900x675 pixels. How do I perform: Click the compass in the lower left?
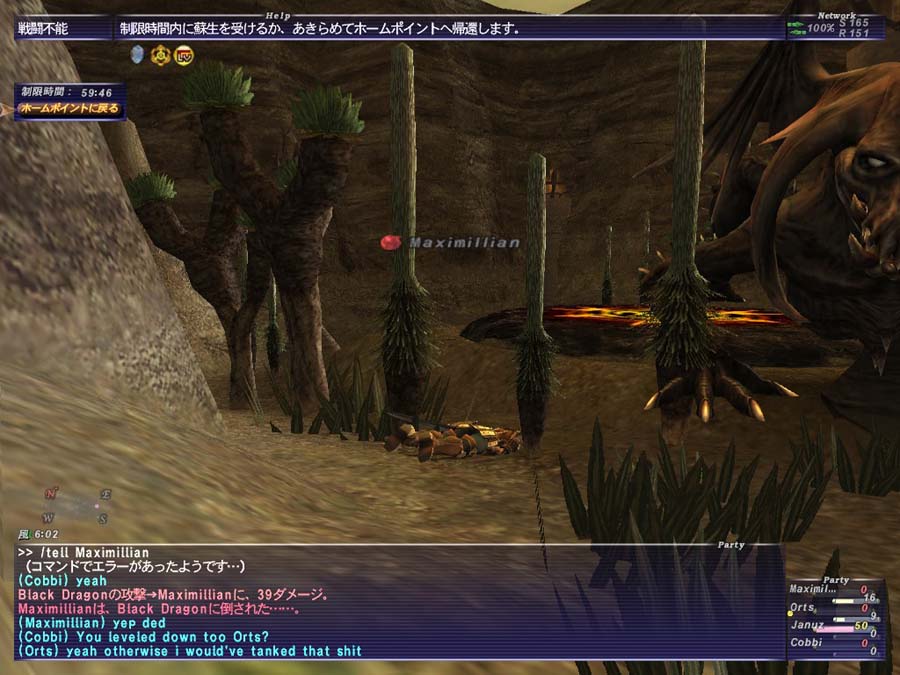click(x=76, y=506)
